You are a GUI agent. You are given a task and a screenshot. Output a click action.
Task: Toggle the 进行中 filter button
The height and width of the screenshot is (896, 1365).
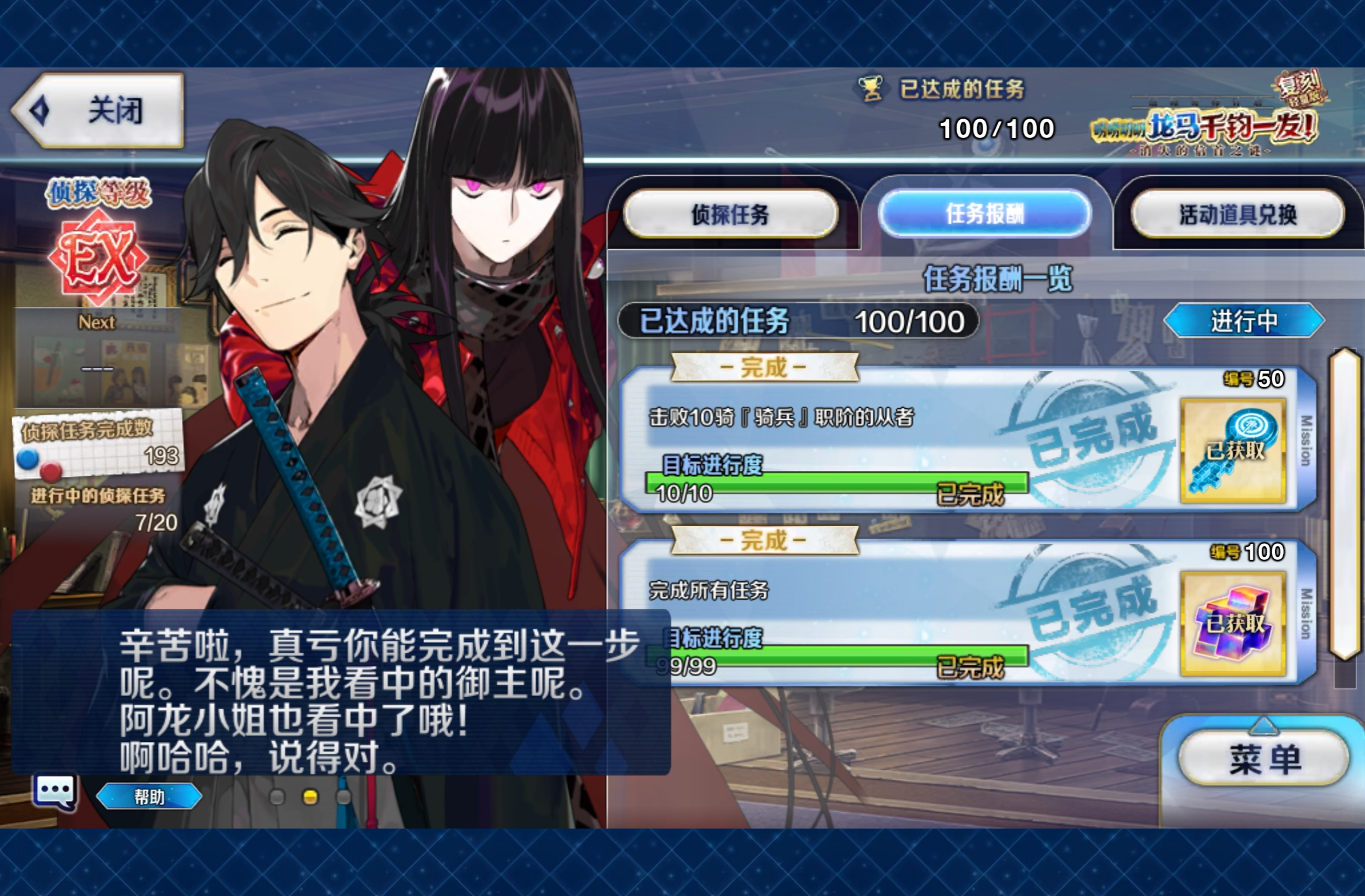[1243, 320]
